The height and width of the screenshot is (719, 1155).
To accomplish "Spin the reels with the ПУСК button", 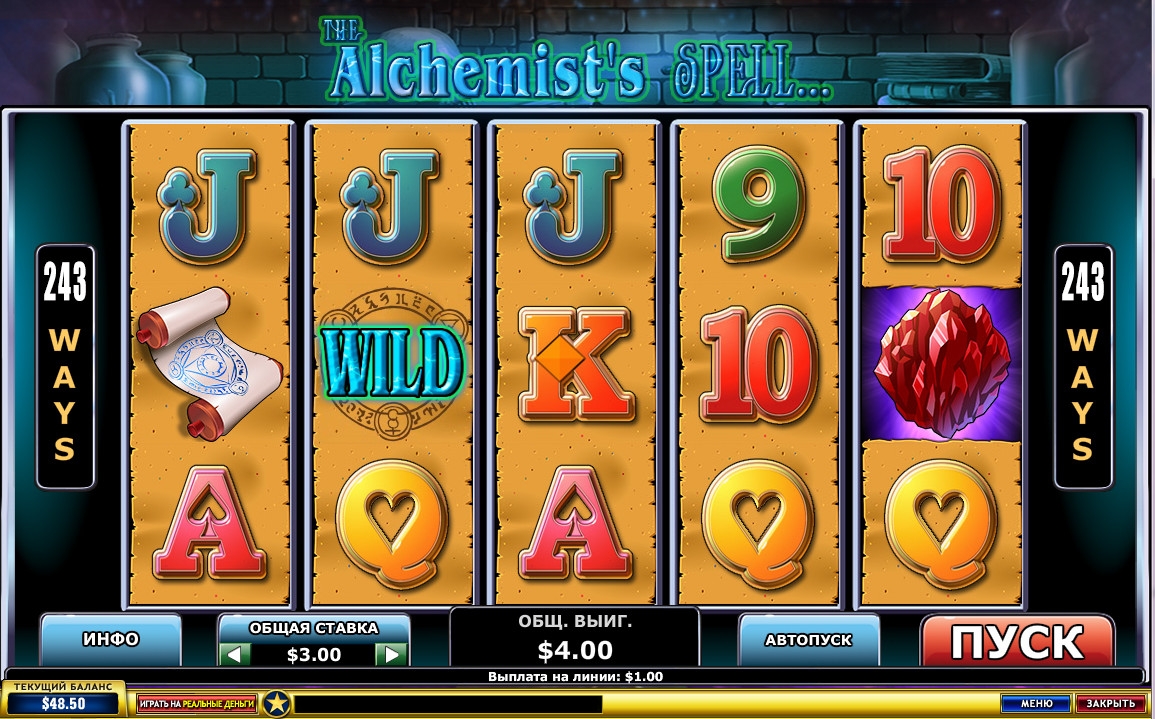I will coord(1016,641).
